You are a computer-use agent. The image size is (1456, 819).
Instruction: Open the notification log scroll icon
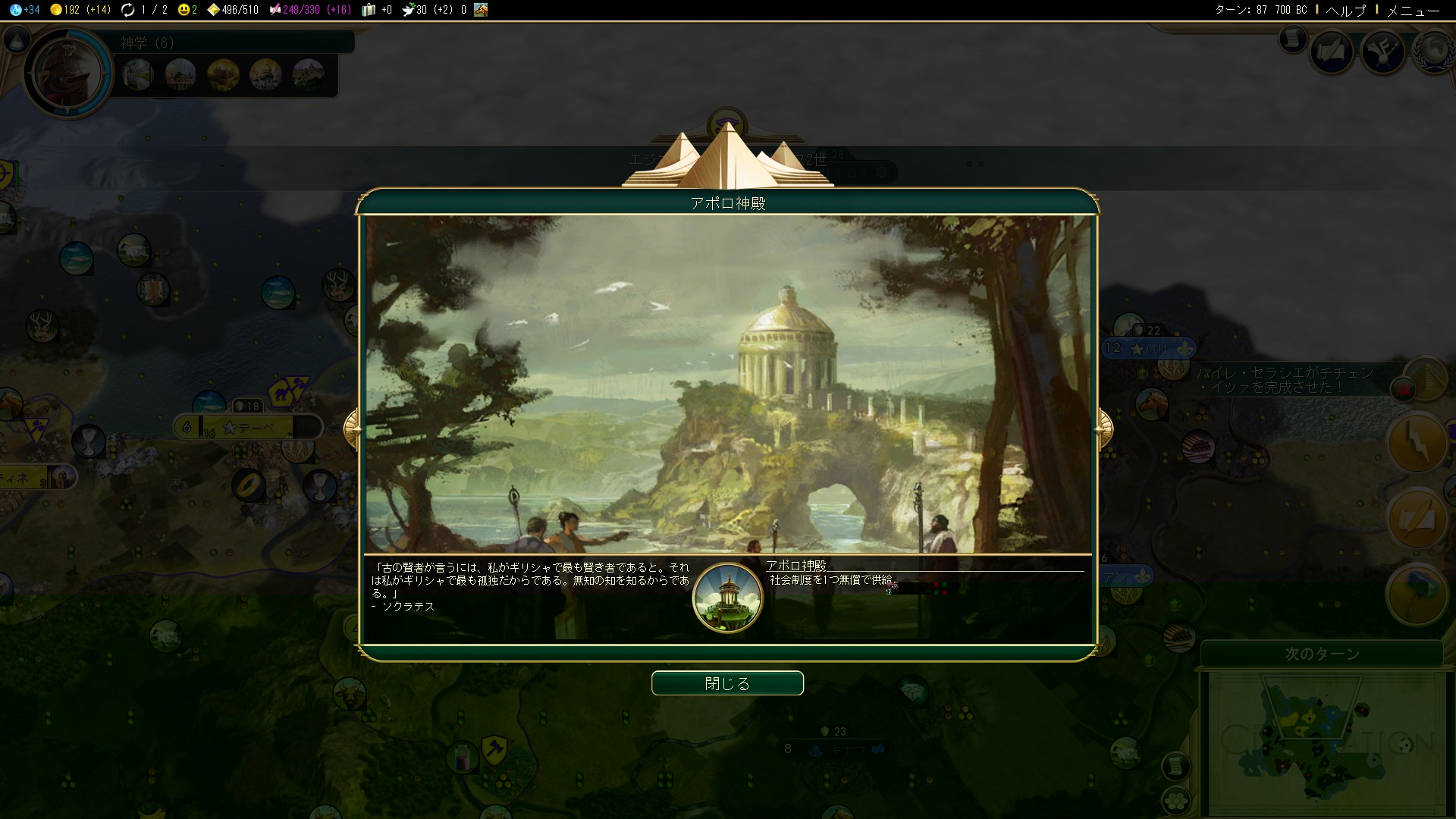(1293, 39)
